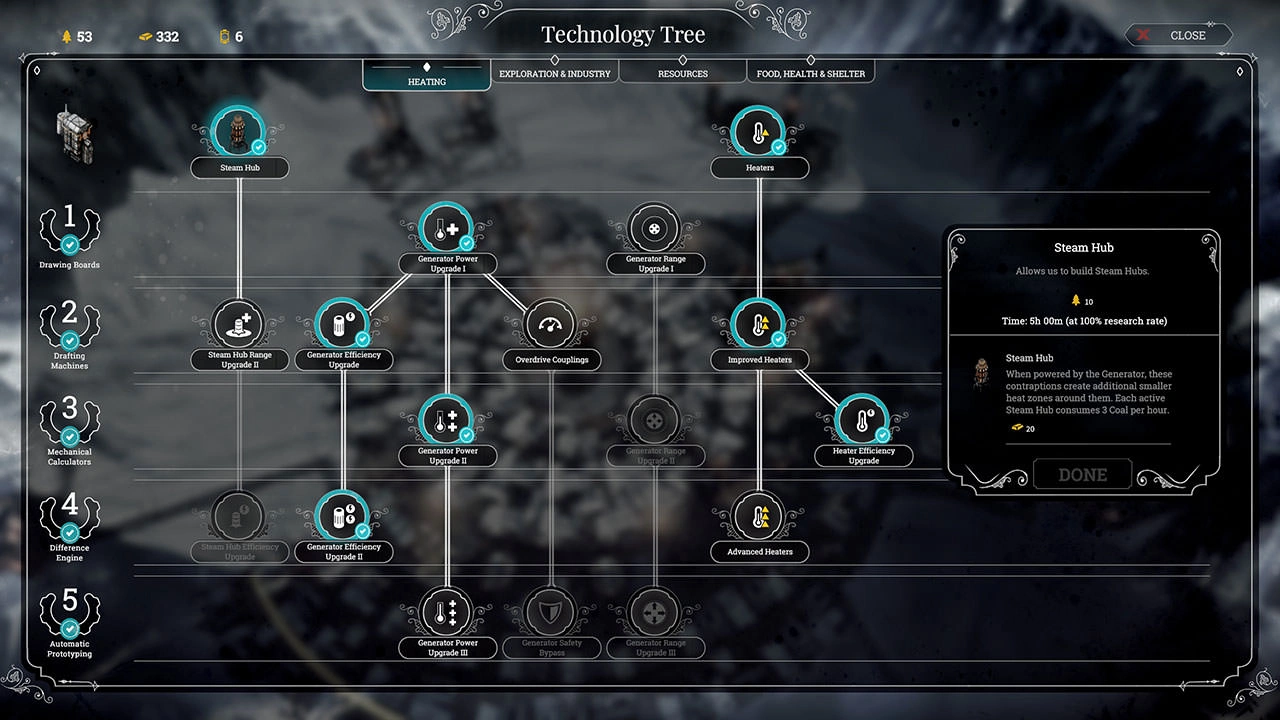Close the Technology Tree screen

click(x=1178, y=35)
